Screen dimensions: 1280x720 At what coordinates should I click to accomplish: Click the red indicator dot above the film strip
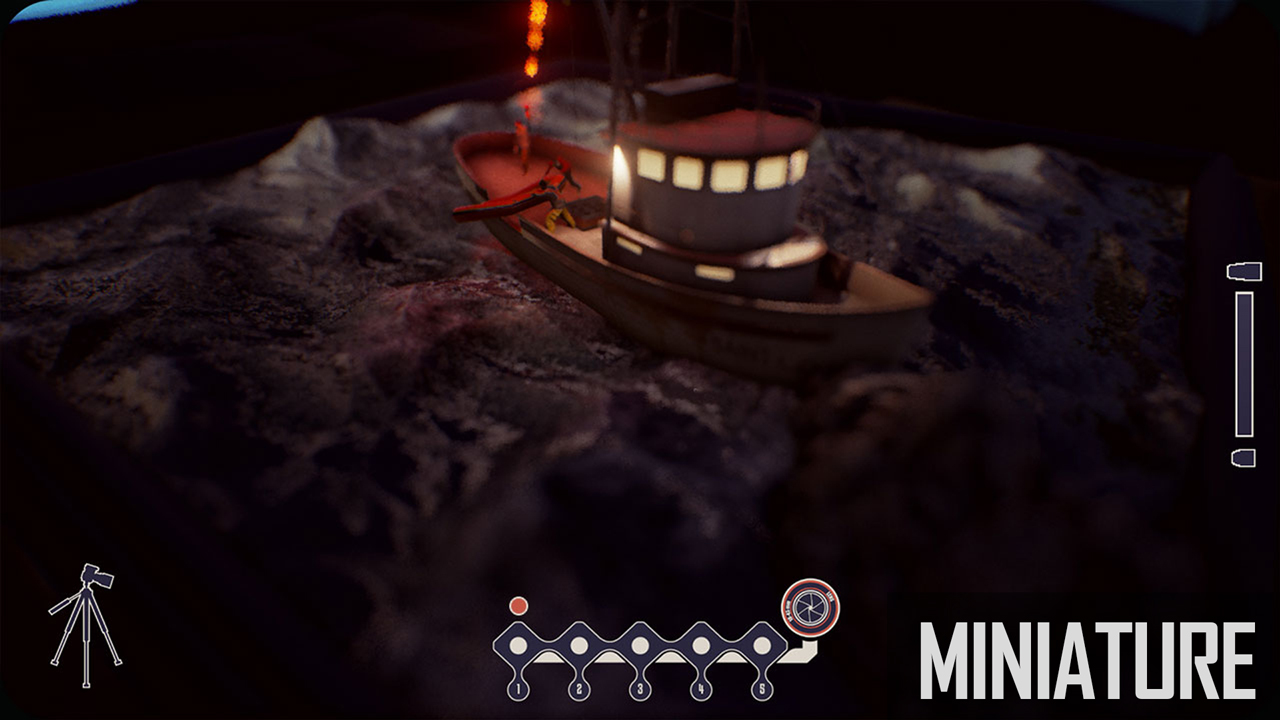pos(517,603)
